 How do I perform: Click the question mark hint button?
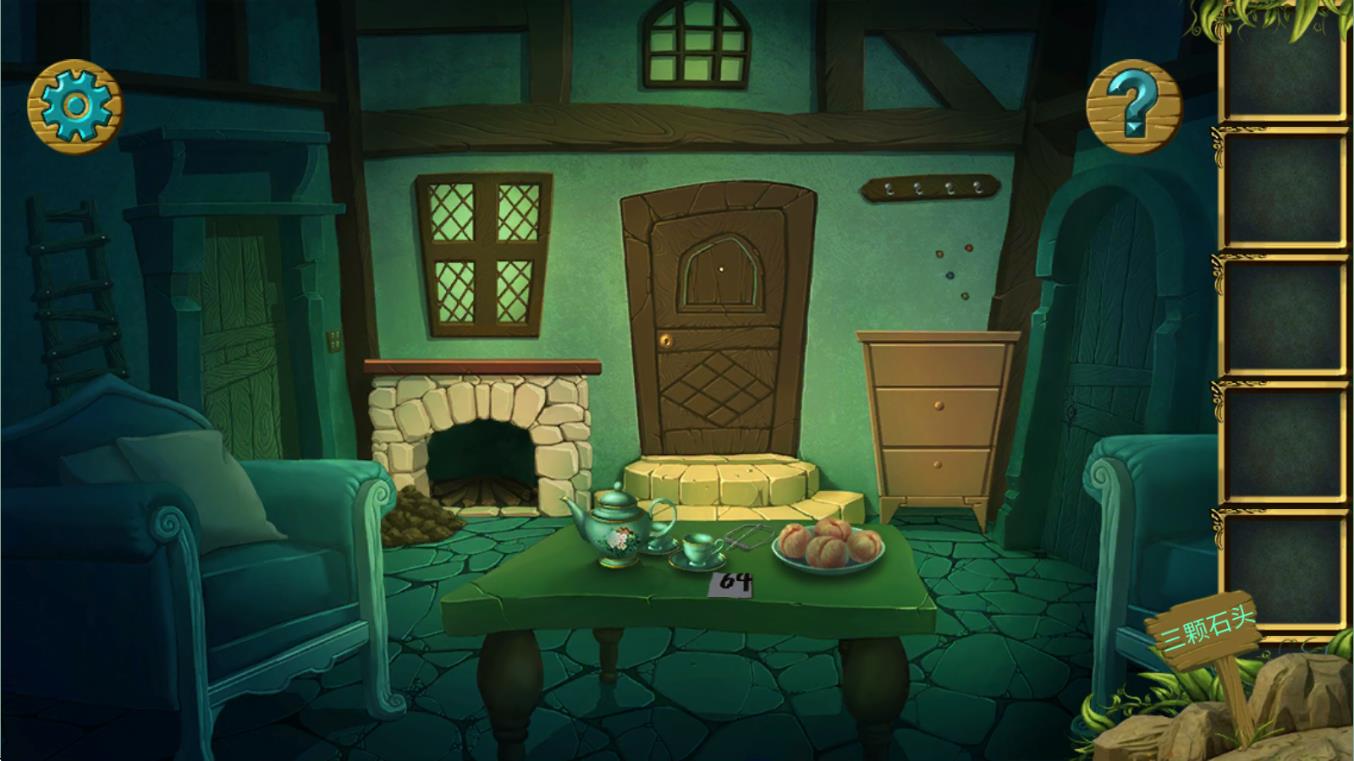[1134, 107]
